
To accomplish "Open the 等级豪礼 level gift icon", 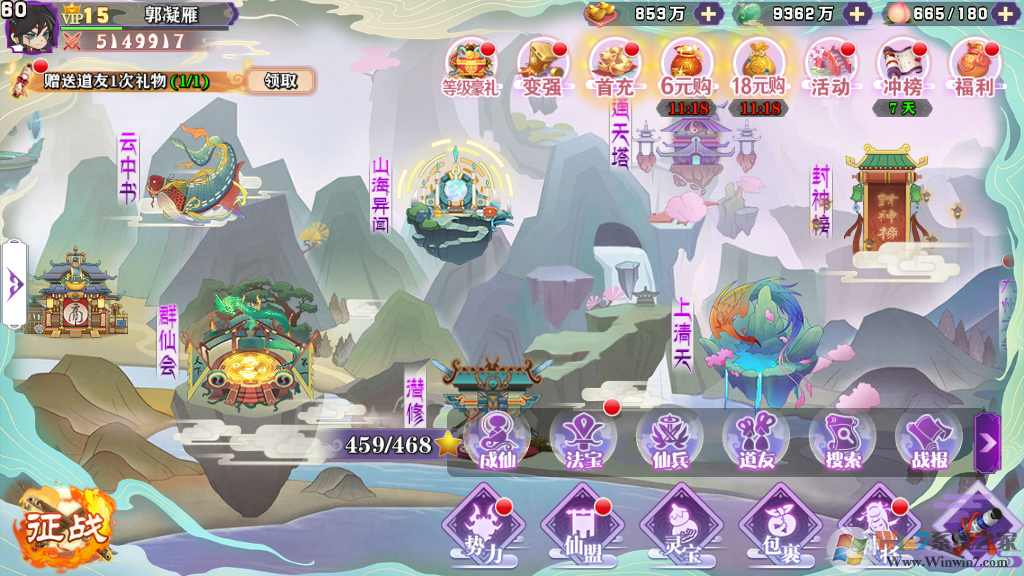I will click(472, 67).
